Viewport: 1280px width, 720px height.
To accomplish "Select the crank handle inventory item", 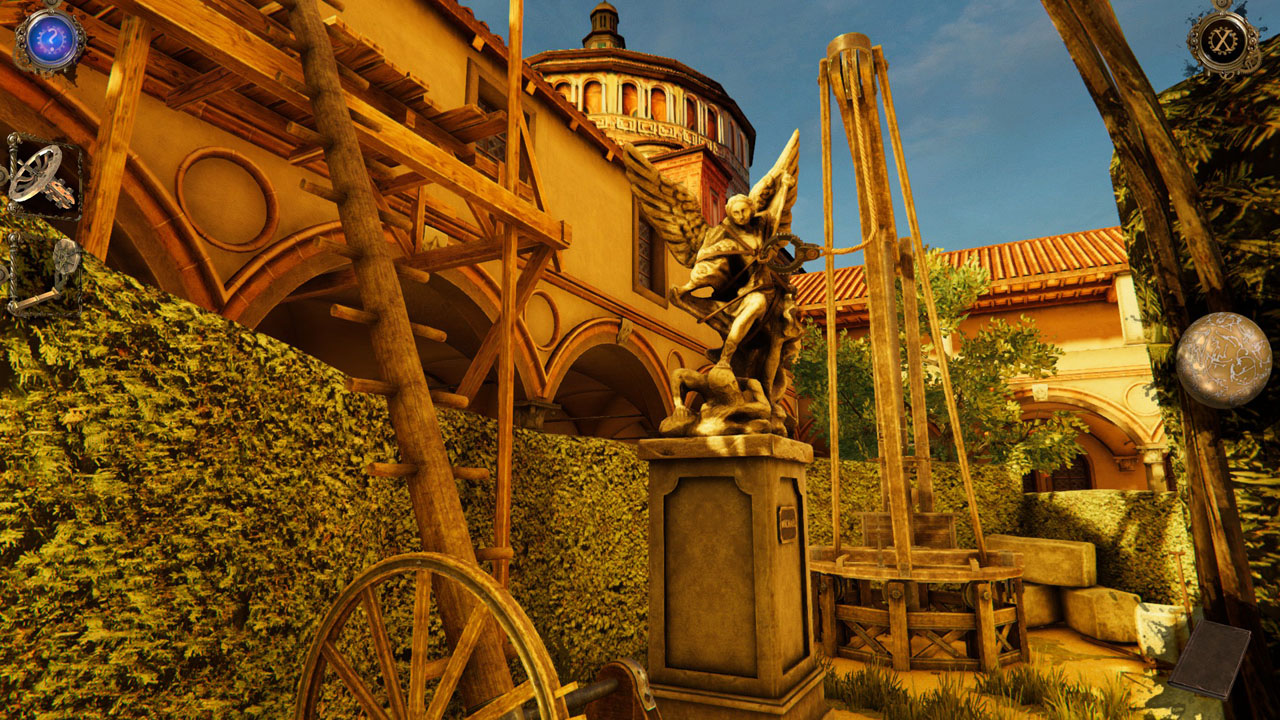I will (46, 276).
